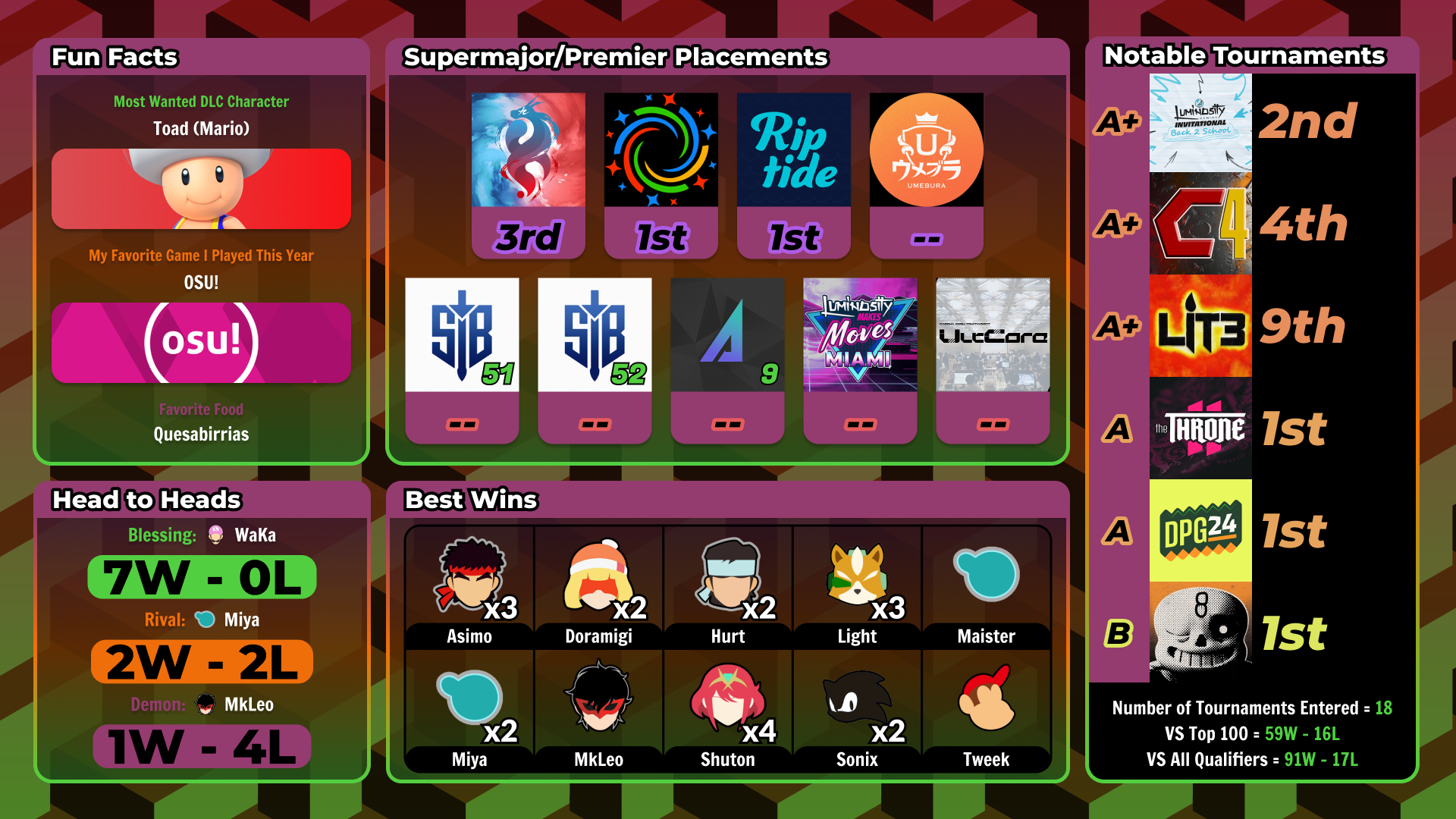Click the Toad character image
Image resolution: width=1456 pixels, height=819 pixels.
(201, 189)
